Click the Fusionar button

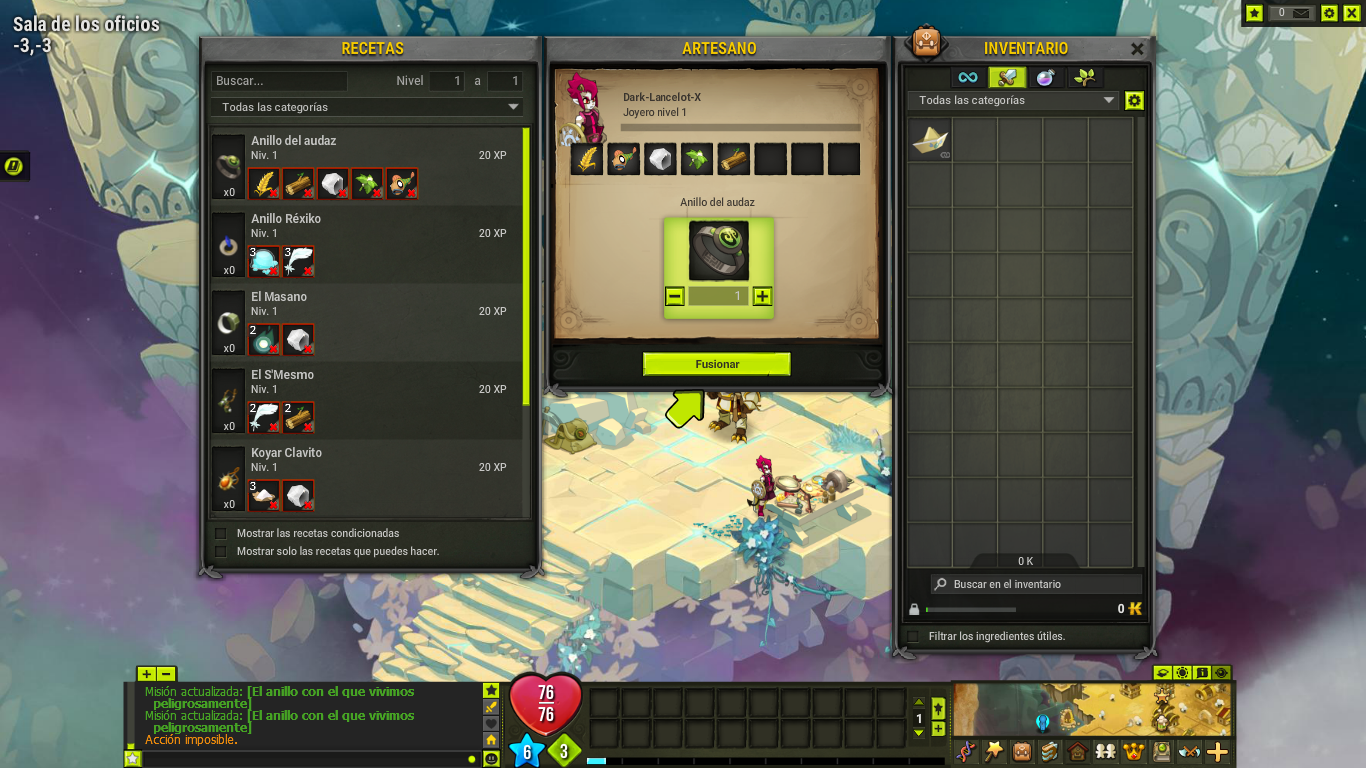pyautogui.click(x=716, y=364)
